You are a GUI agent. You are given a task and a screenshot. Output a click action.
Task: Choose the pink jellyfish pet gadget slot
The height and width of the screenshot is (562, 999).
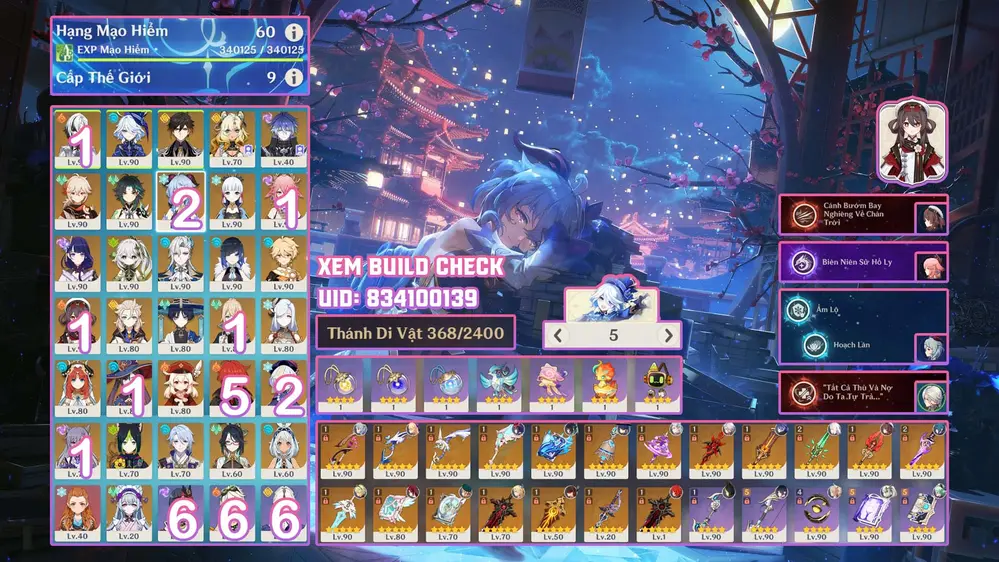tap(551, 383)
